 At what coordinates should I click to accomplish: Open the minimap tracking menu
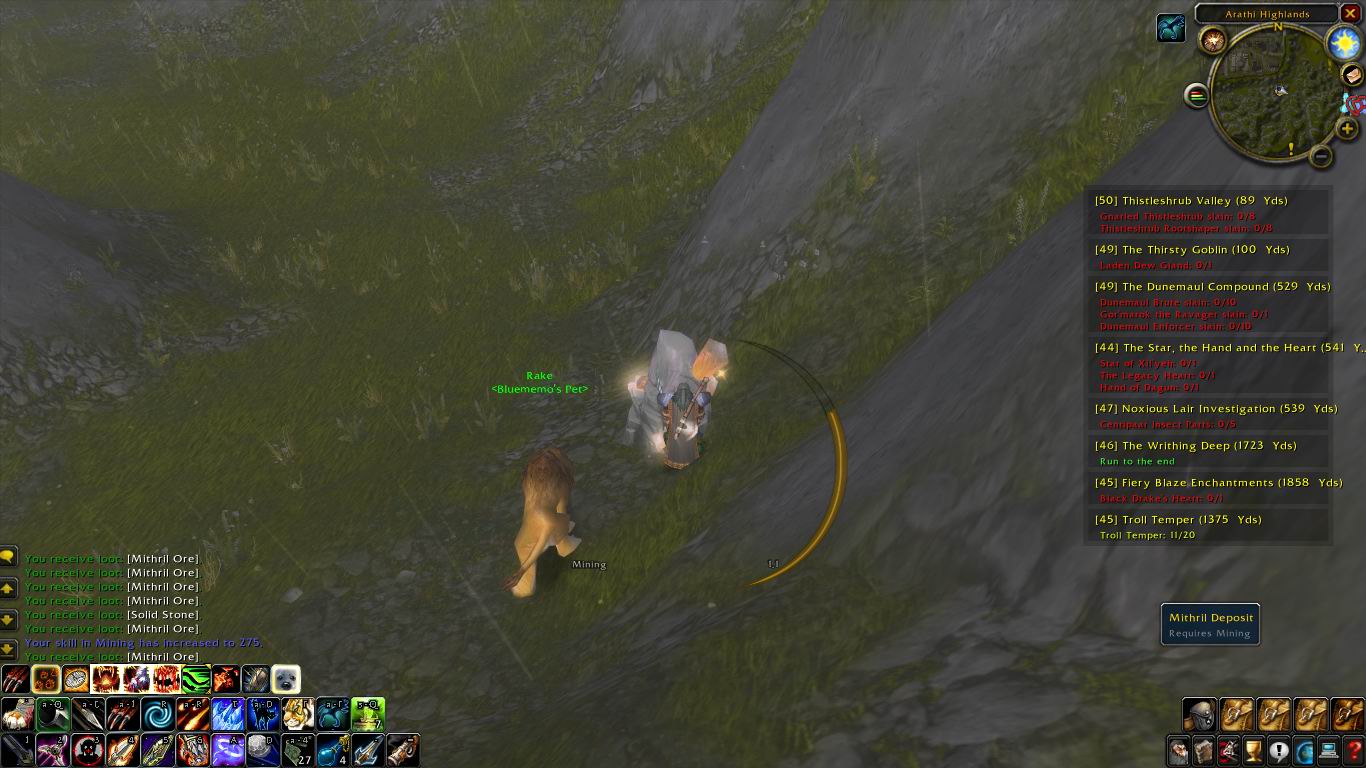click(1197, 94)
